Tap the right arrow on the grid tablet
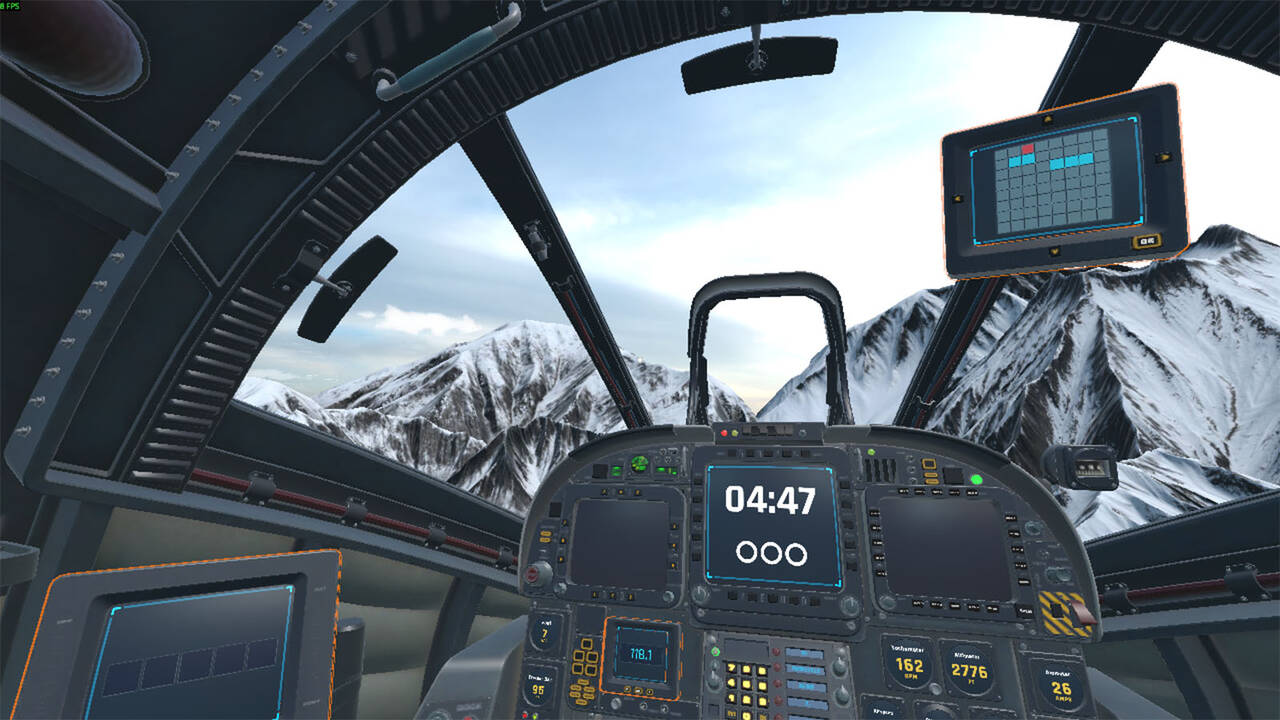Viewport: 1280px width, 720px height. point(1163,157)
